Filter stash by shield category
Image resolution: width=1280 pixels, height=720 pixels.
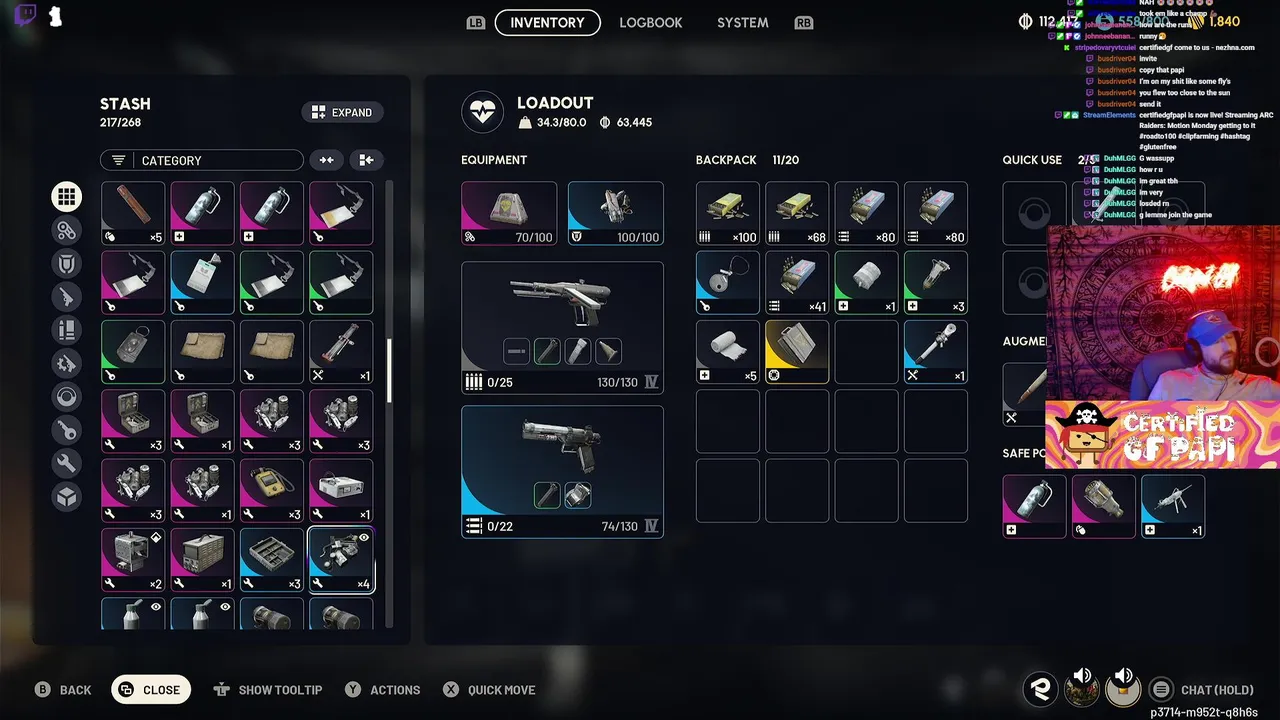click(67, 263)
